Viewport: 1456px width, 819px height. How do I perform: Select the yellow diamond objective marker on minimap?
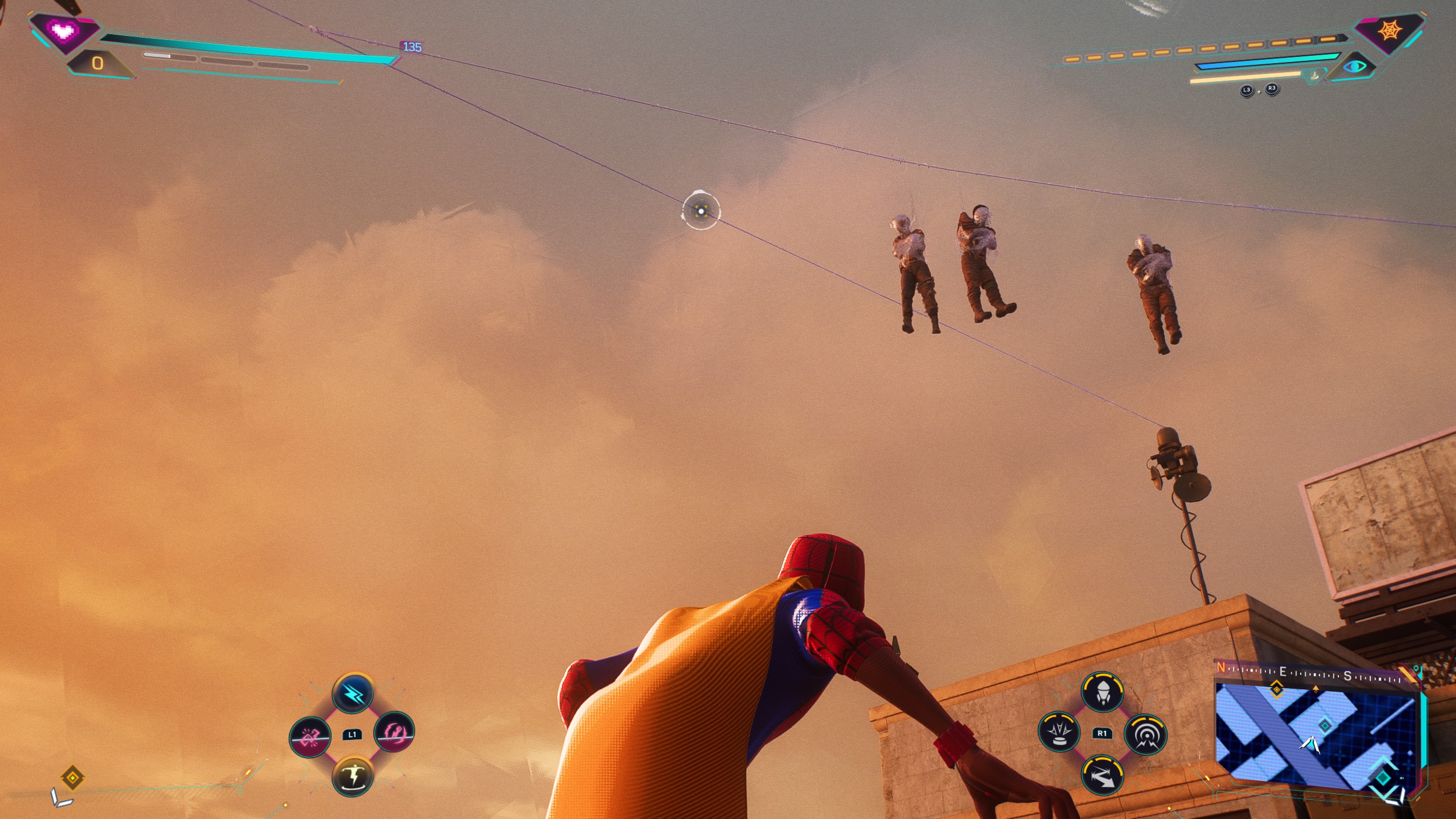(1276, 690)
